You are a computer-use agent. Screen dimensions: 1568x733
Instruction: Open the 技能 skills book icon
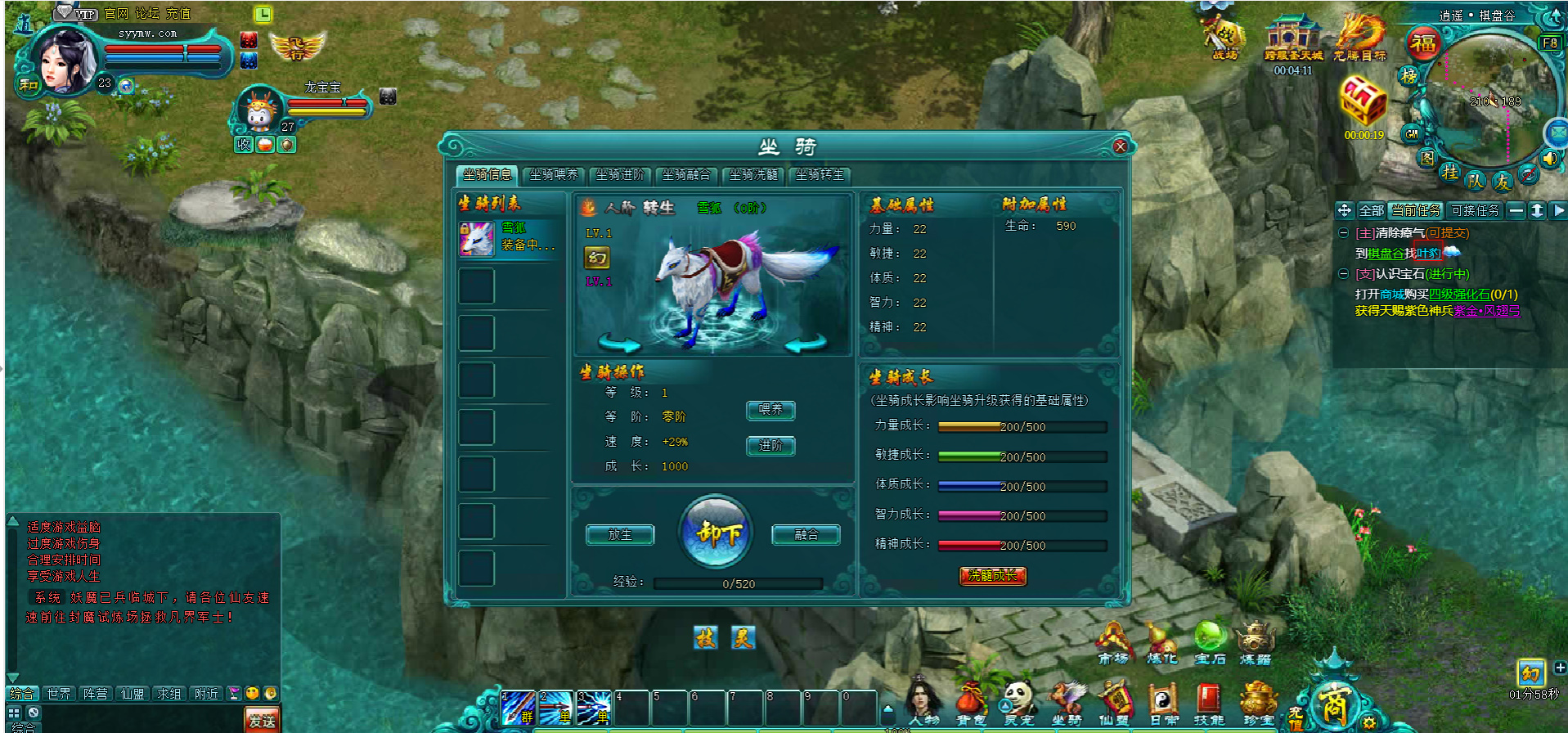[1209, 704]
